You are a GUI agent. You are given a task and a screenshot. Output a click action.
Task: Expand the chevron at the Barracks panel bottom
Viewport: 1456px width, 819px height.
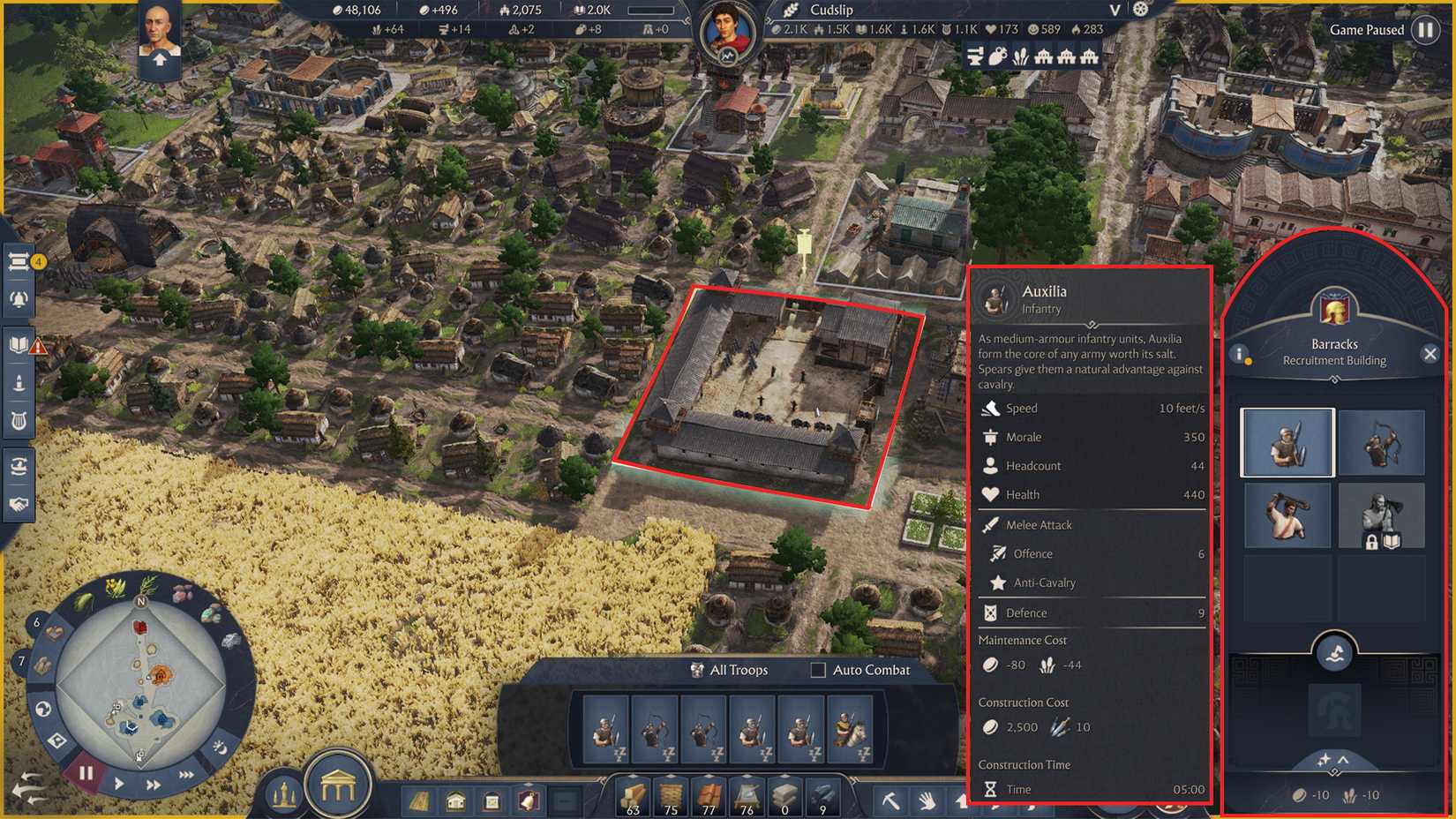(1343, 761)
